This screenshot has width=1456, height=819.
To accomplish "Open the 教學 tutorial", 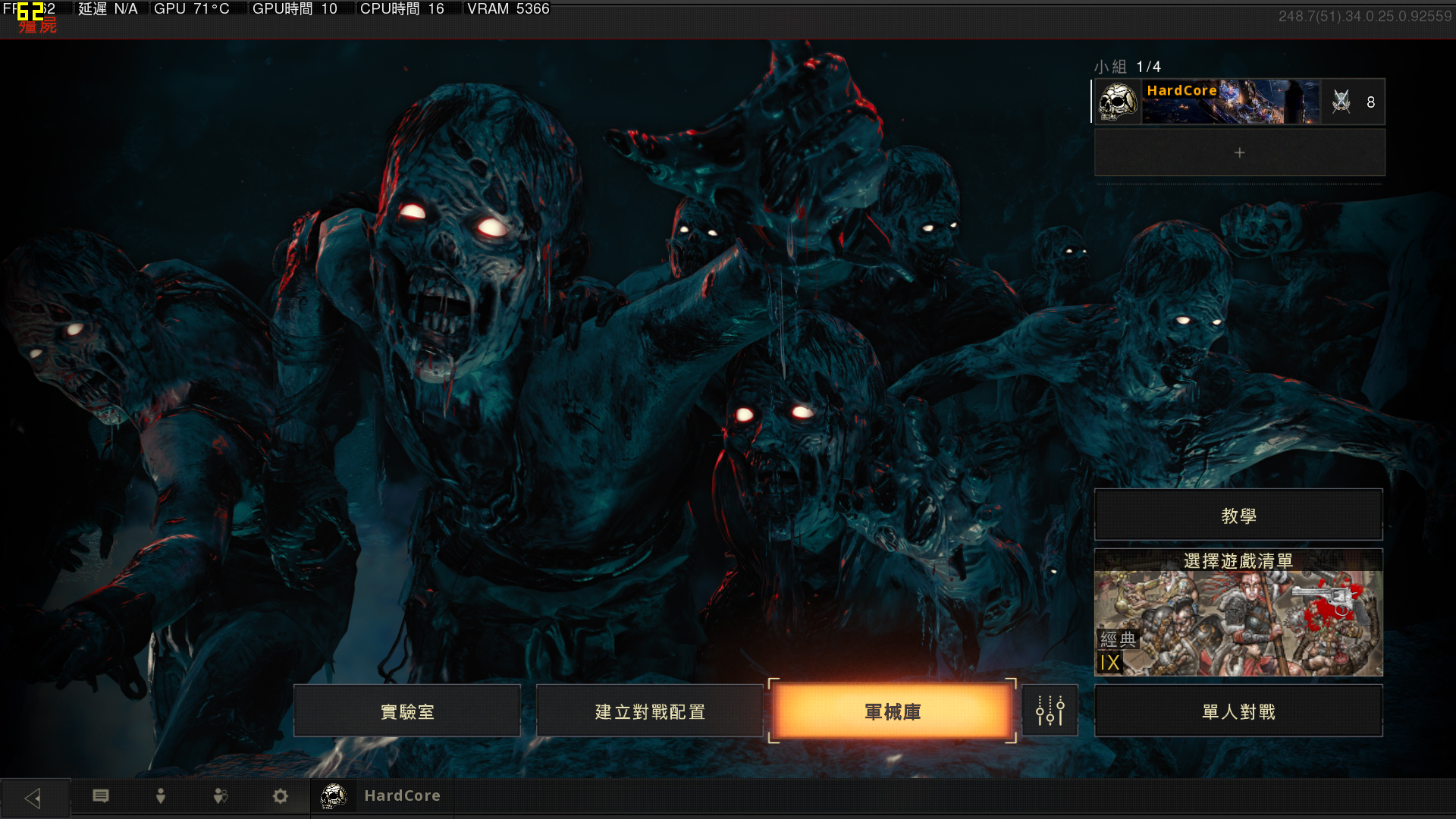I will click(x=1238, y=516).
